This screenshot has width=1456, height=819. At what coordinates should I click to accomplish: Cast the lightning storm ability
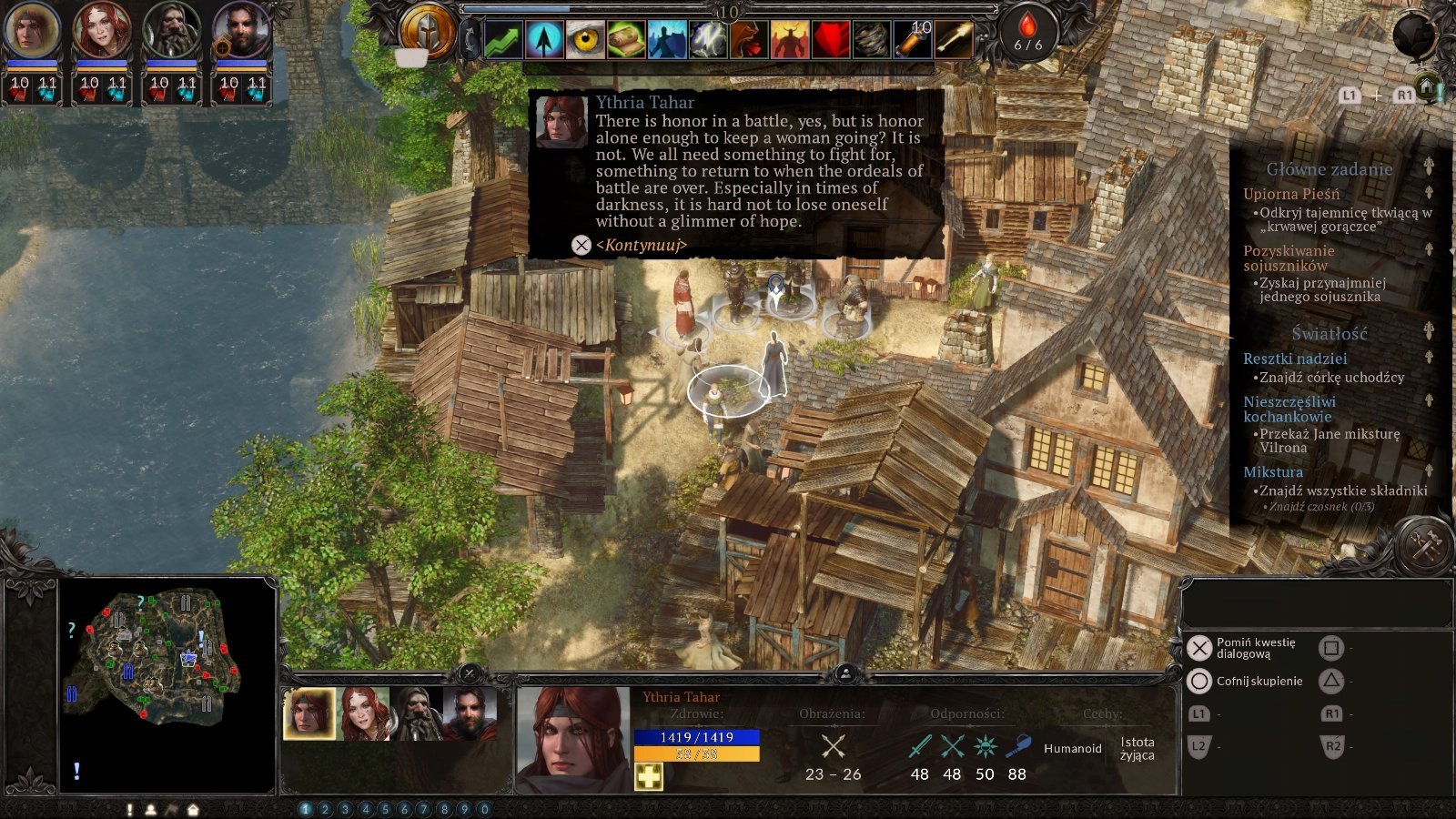tap(708, 40)
